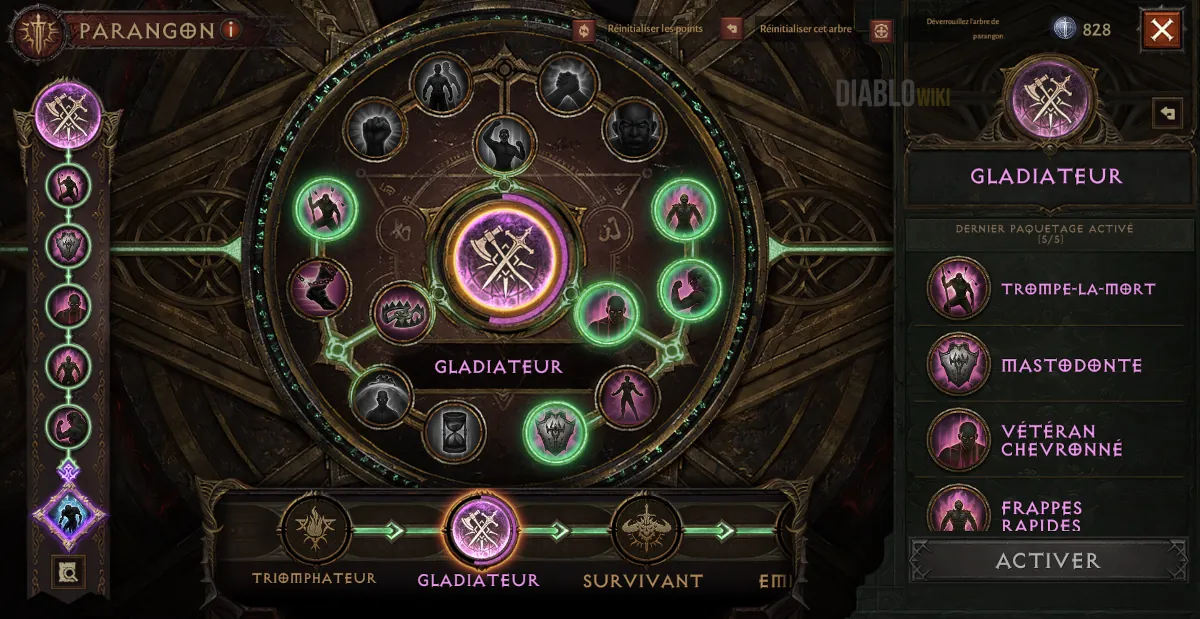
Task: Click the large central Gladiateur emblem node
Action: tap(504, 257)
